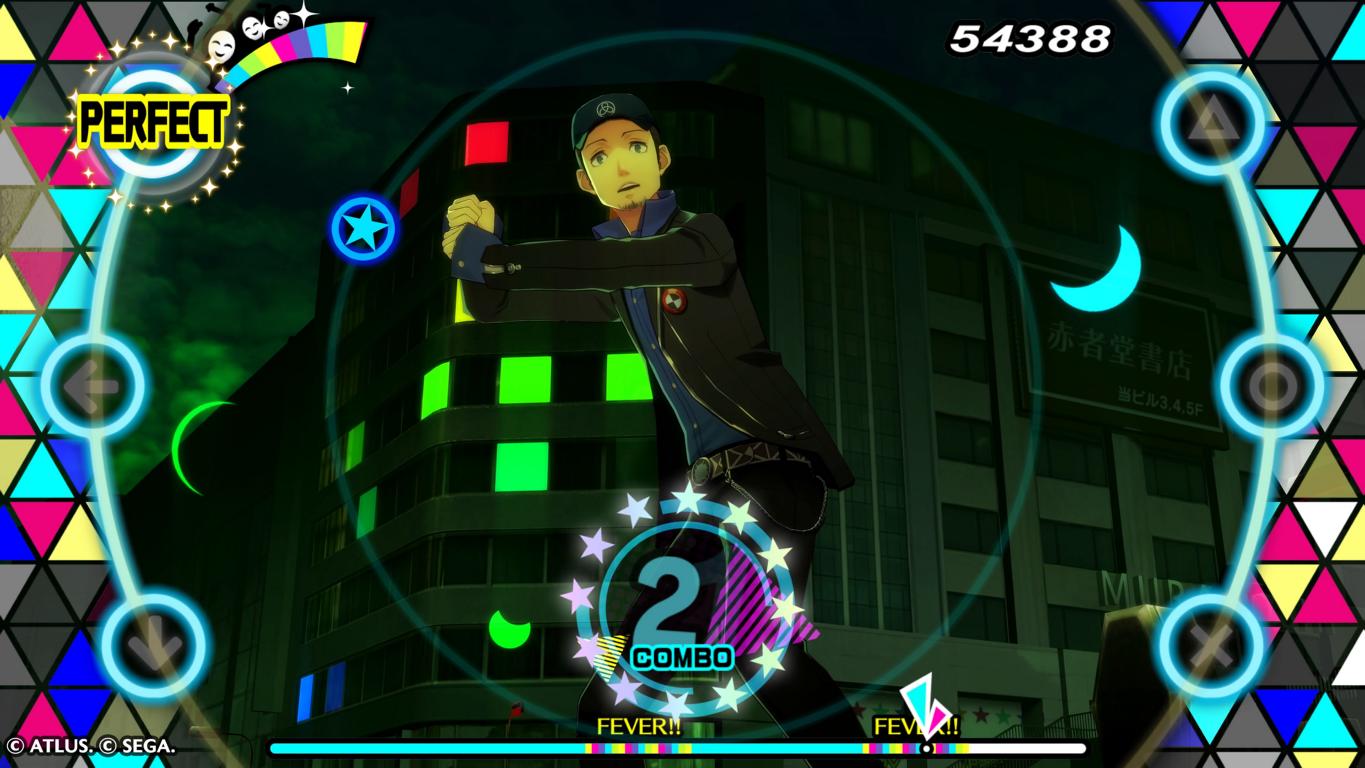
Task: Tap the down arrow target ring
Action: click(155, 644)
